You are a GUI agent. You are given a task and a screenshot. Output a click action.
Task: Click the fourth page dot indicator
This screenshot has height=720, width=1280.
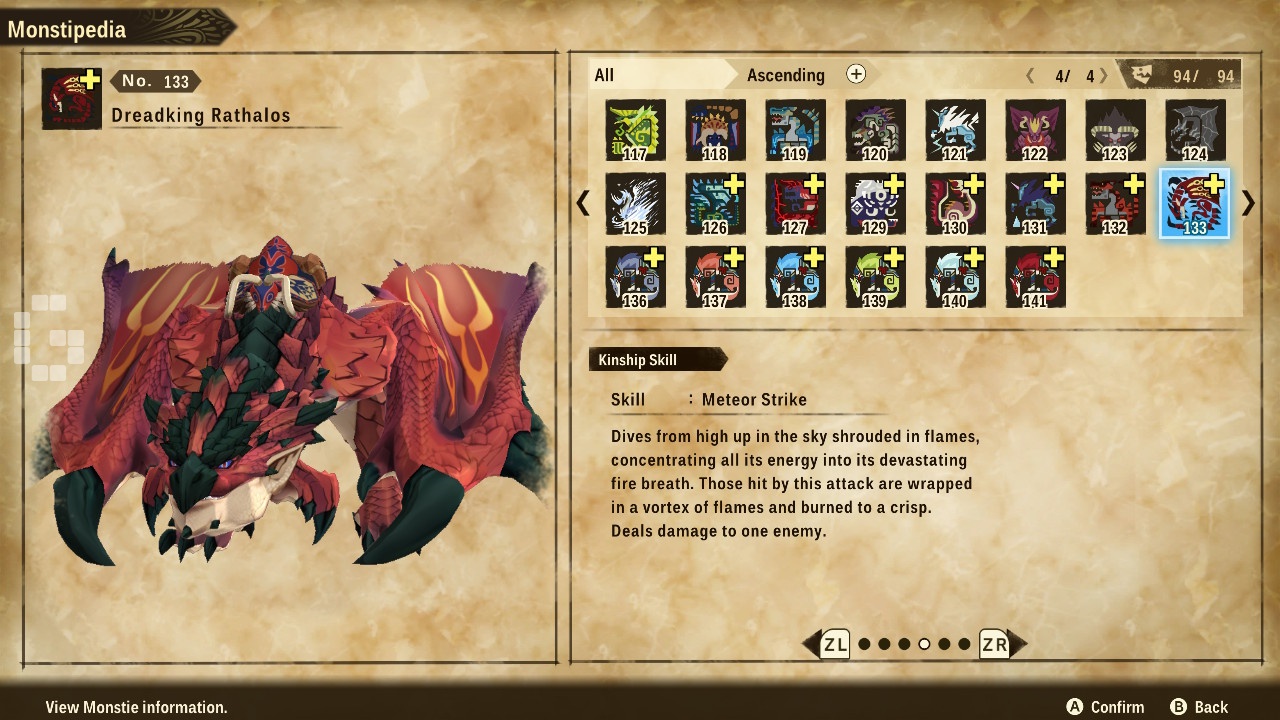924,644
